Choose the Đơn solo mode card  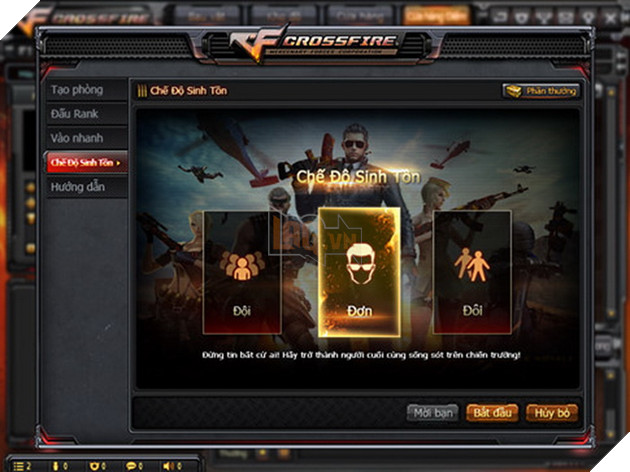point(358,271)
